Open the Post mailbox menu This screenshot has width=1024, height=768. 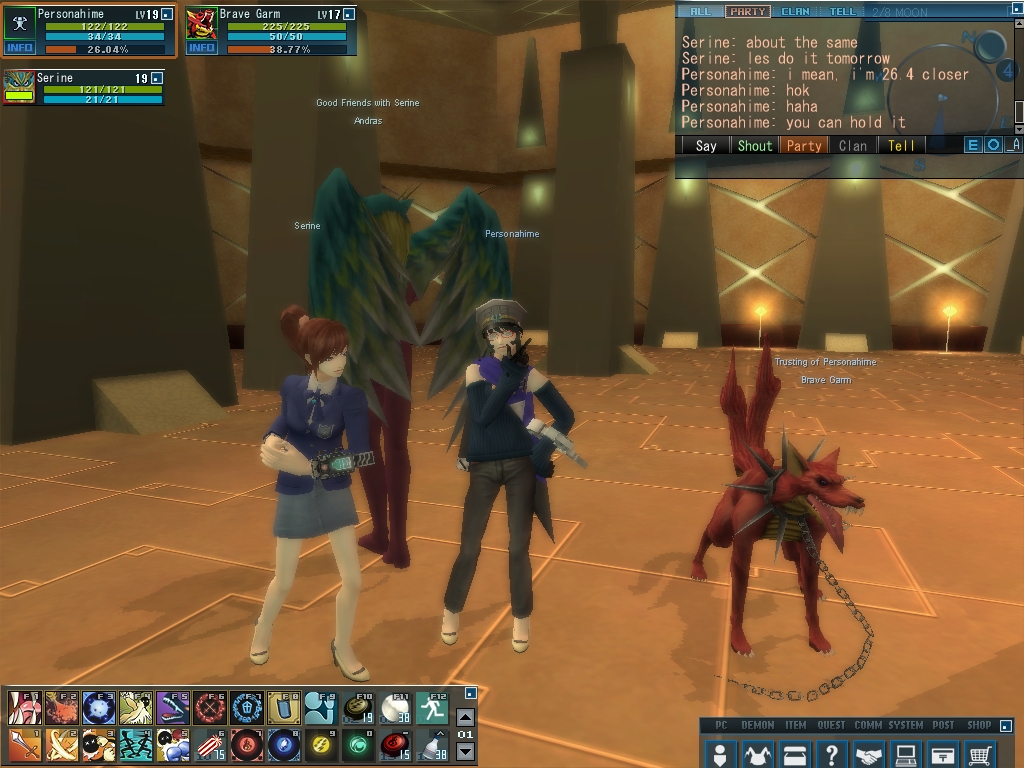[x=944, y=755]
